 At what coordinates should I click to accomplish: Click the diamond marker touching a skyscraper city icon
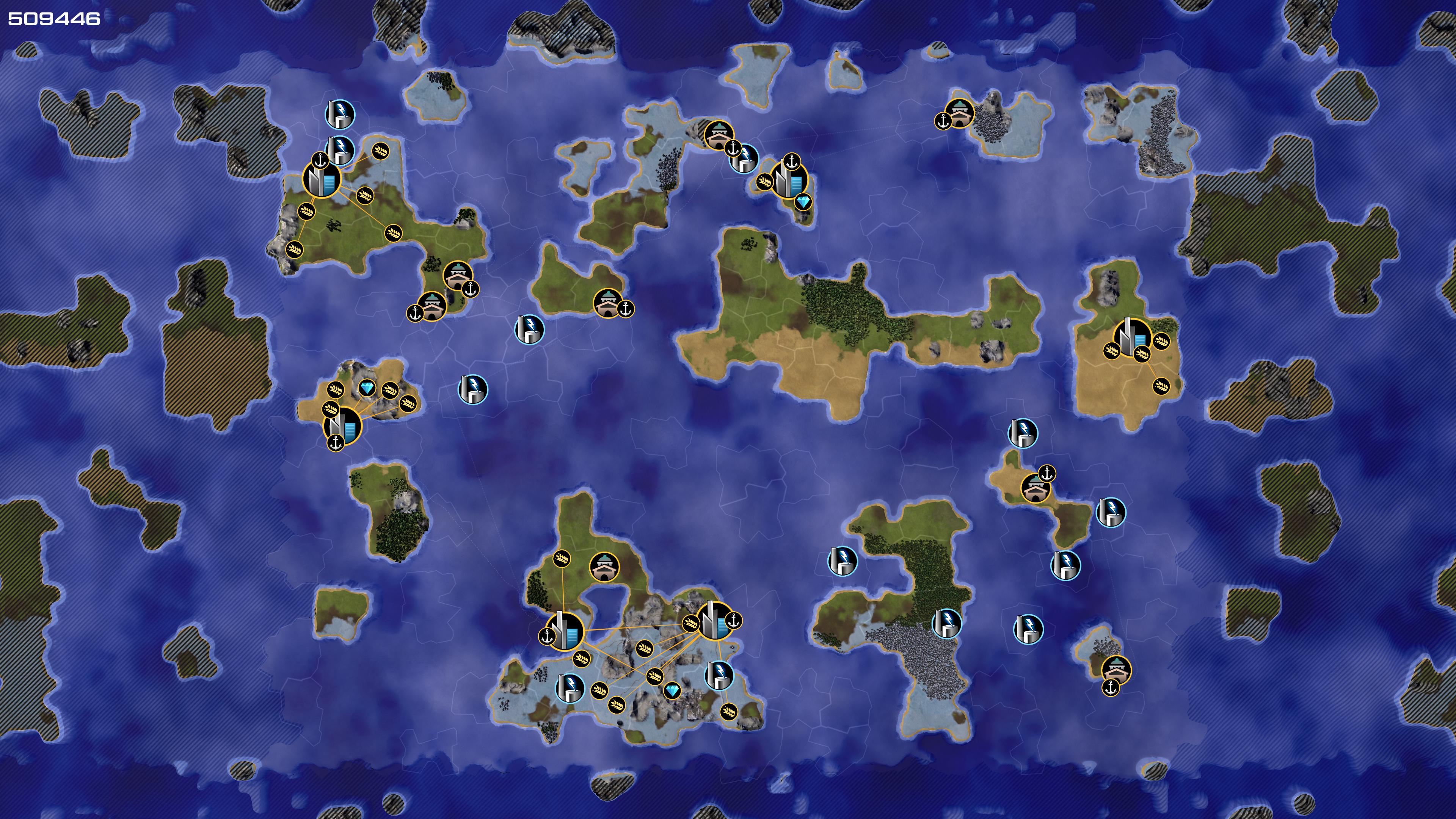803,202
